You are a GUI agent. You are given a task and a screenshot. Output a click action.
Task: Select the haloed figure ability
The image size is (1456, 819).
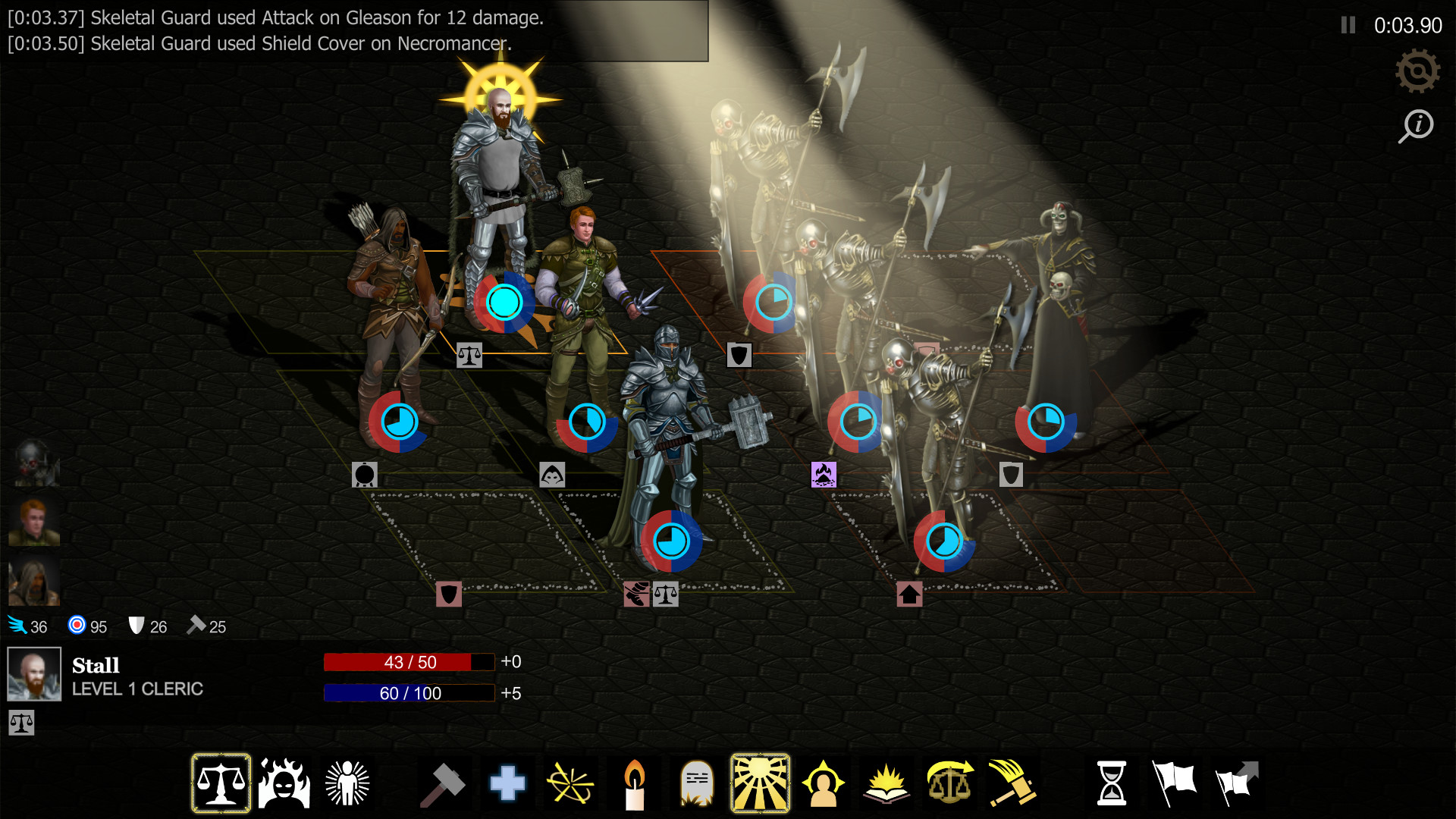click(824, 782)
